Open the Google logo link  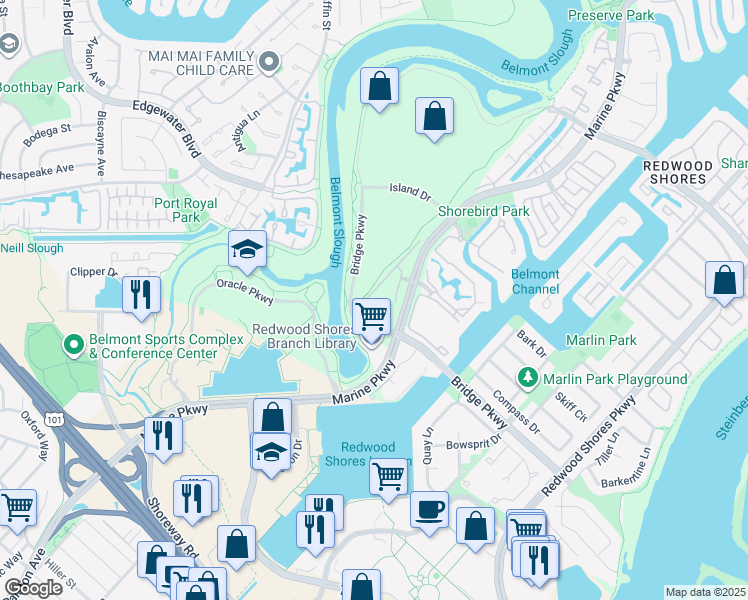(34, 588)
